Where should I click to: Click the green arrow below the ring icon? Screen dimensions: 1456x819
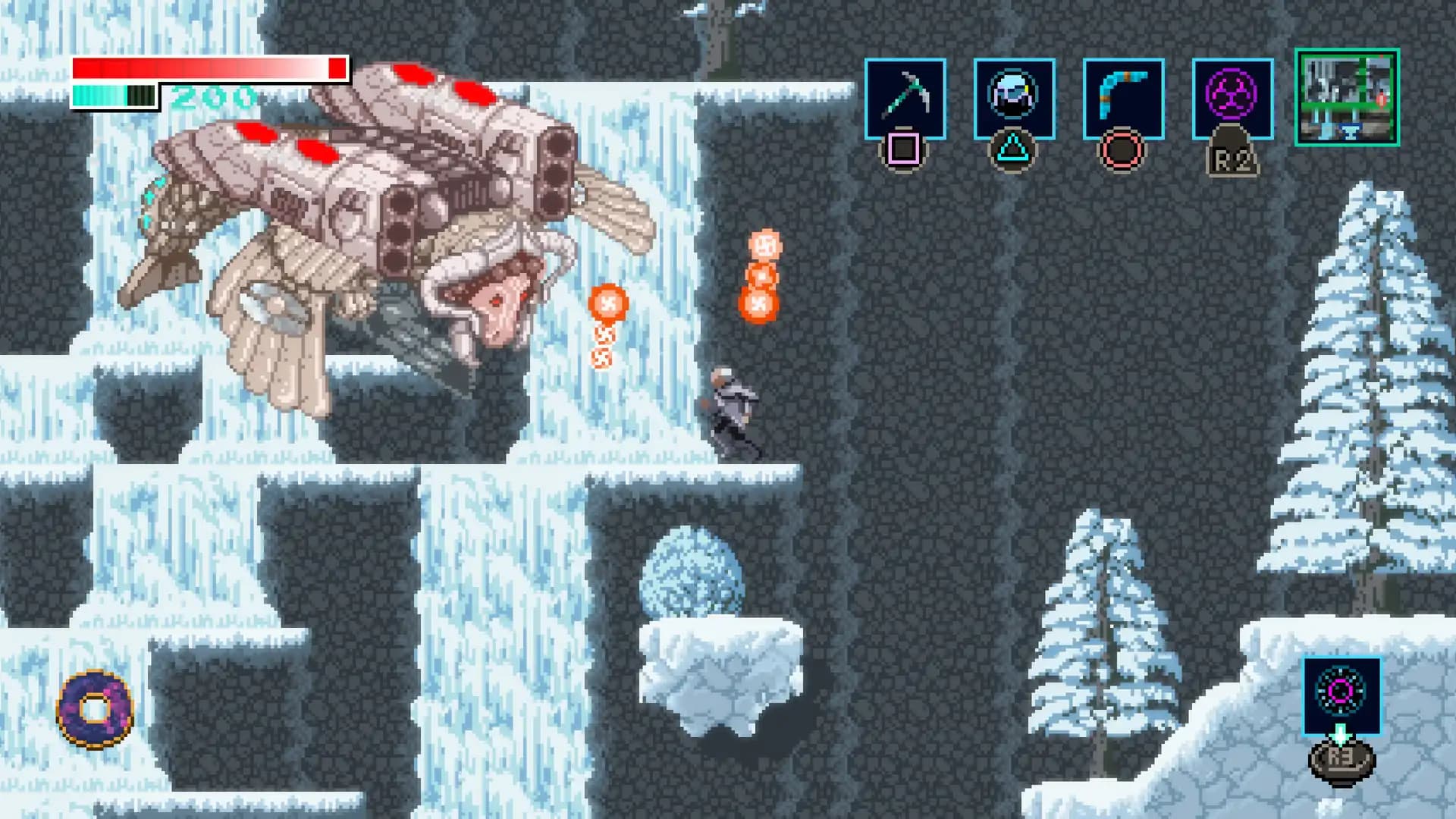click(x=1341, y=735)
